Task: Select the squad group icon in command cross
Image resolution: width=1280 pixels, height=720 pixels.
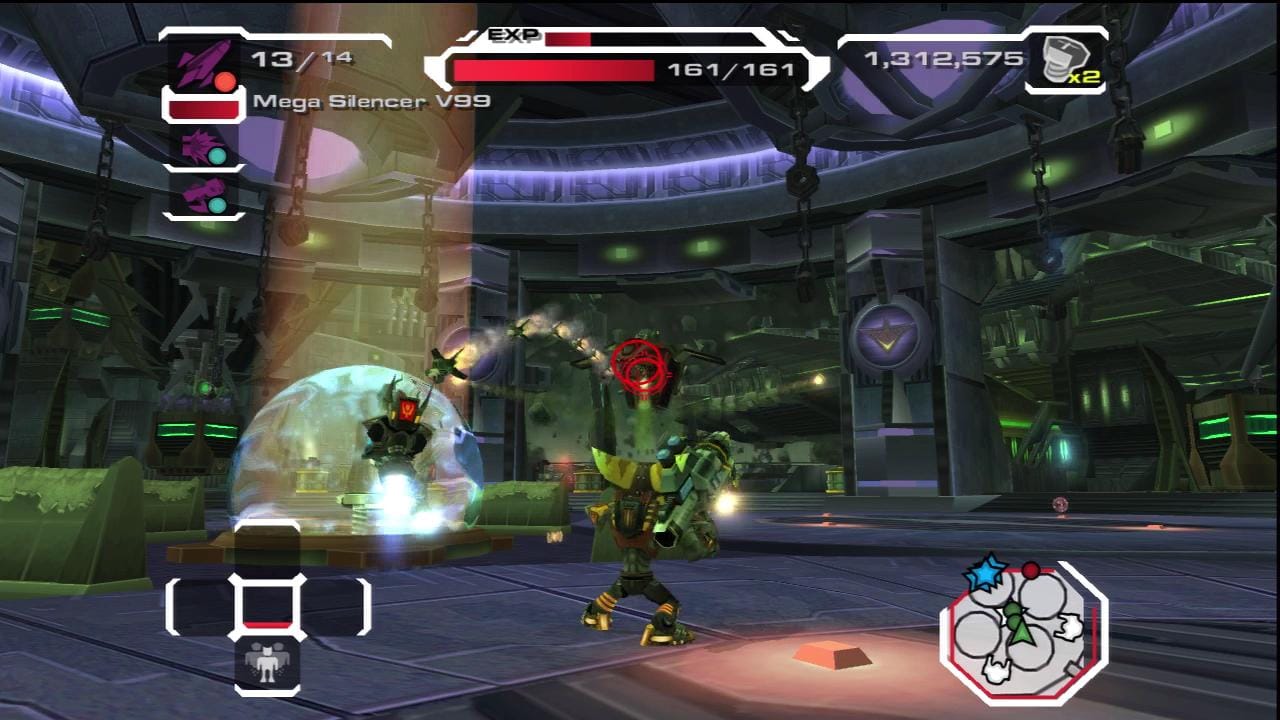Action: point(267,664)
